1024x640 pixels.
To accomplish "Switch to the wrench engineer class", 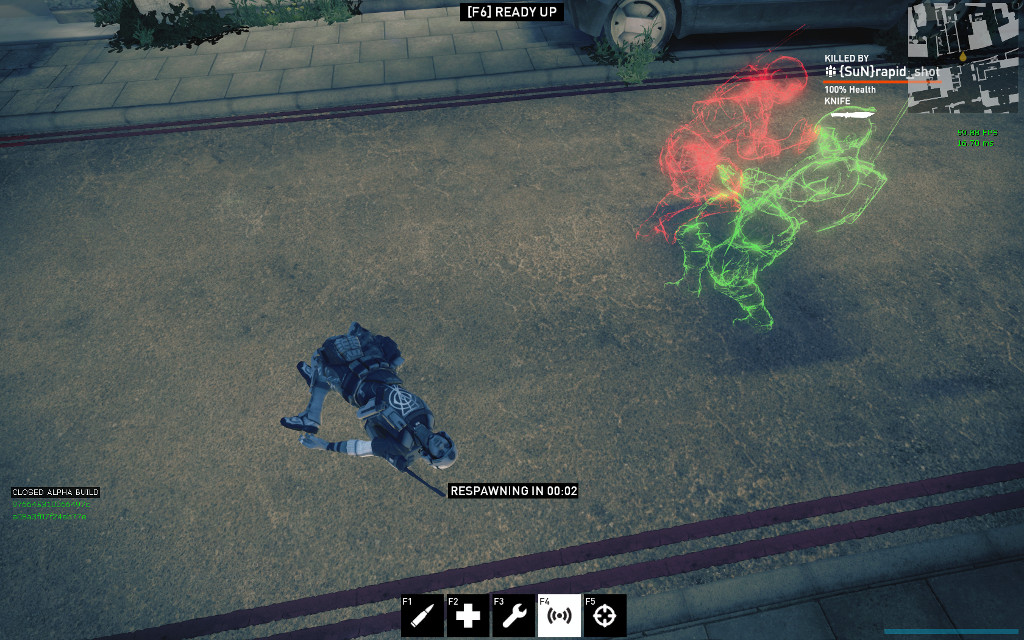I will coord(513,616).
